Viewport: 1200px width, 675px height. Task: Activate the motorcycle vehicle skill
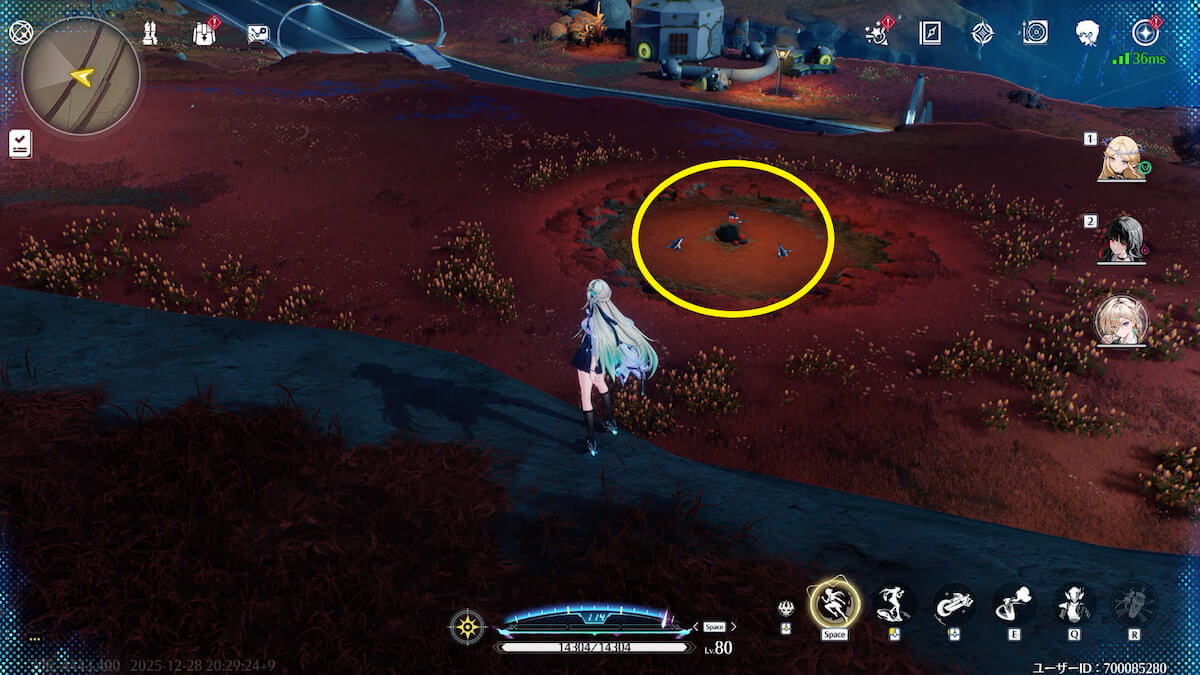tap(954, 604)
